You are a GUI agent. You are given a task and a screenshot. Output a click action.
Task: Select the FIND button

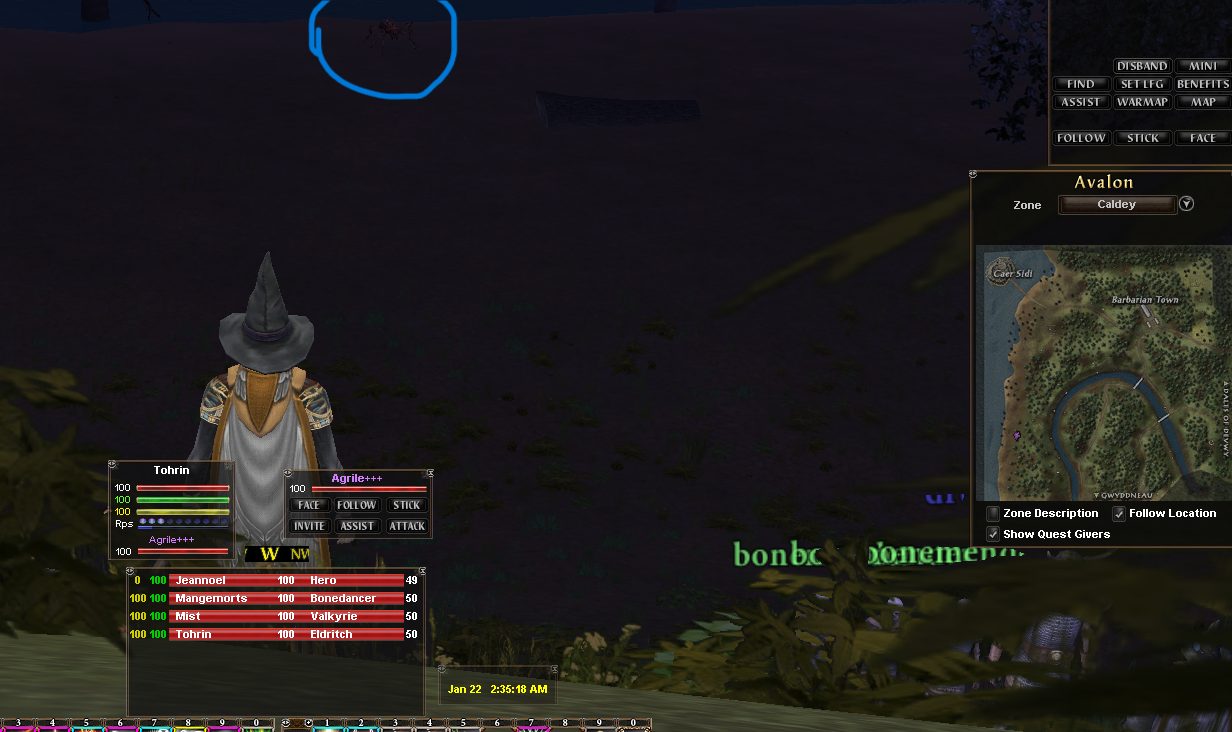(x=1081, y=84)
